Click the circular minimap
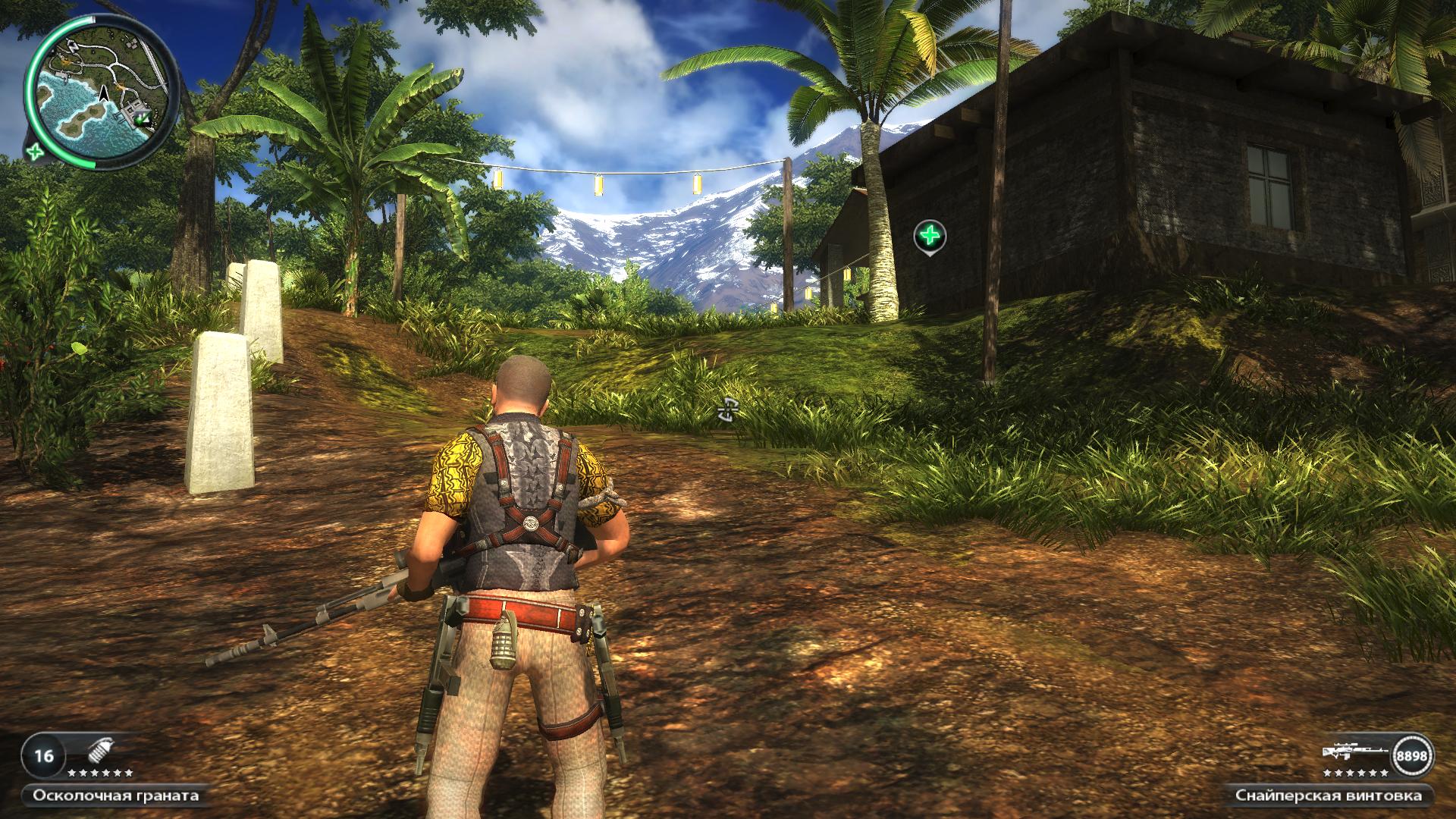 (102, 91)
